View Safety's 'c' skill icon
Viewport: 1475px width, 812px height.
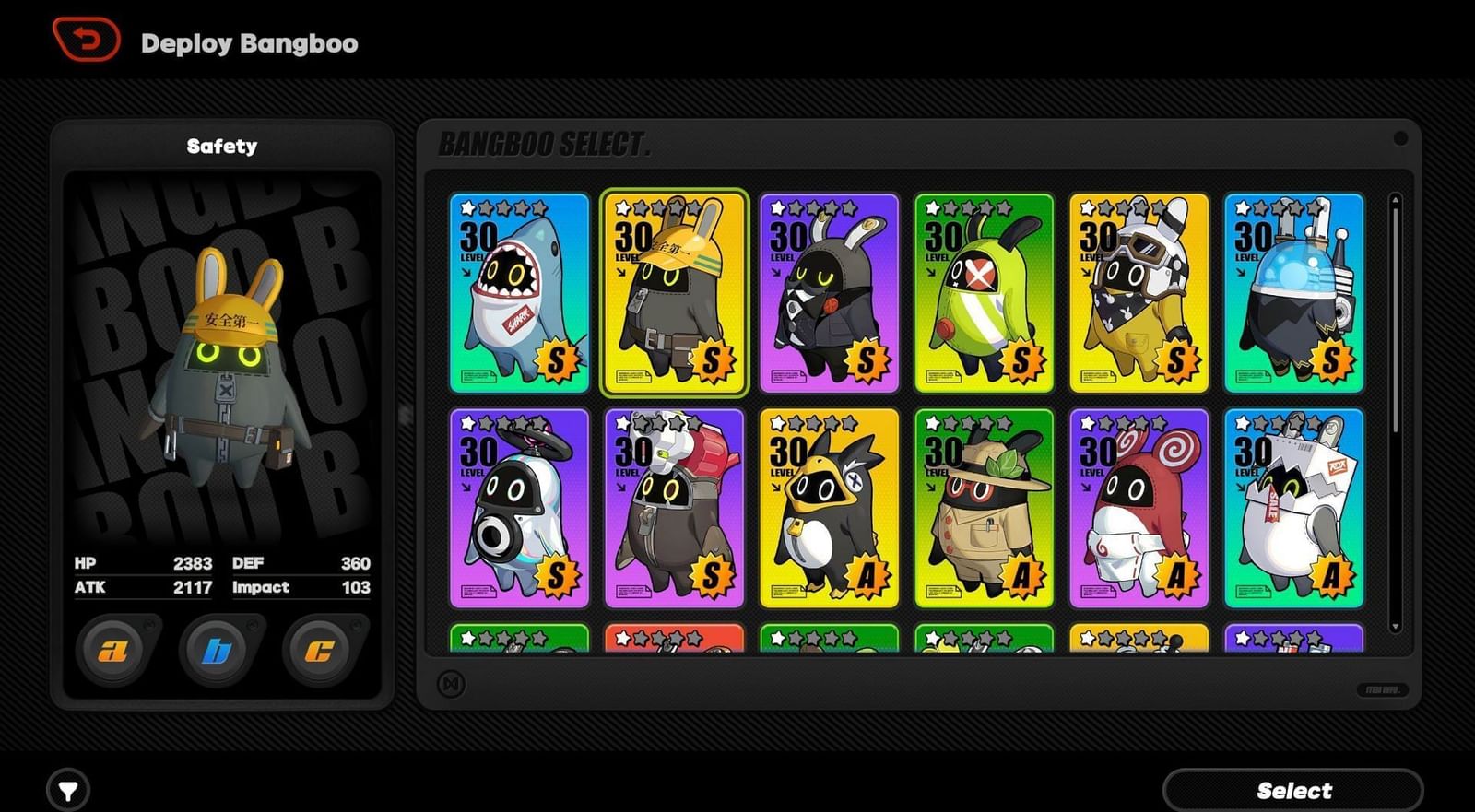[x=323, y=648]
